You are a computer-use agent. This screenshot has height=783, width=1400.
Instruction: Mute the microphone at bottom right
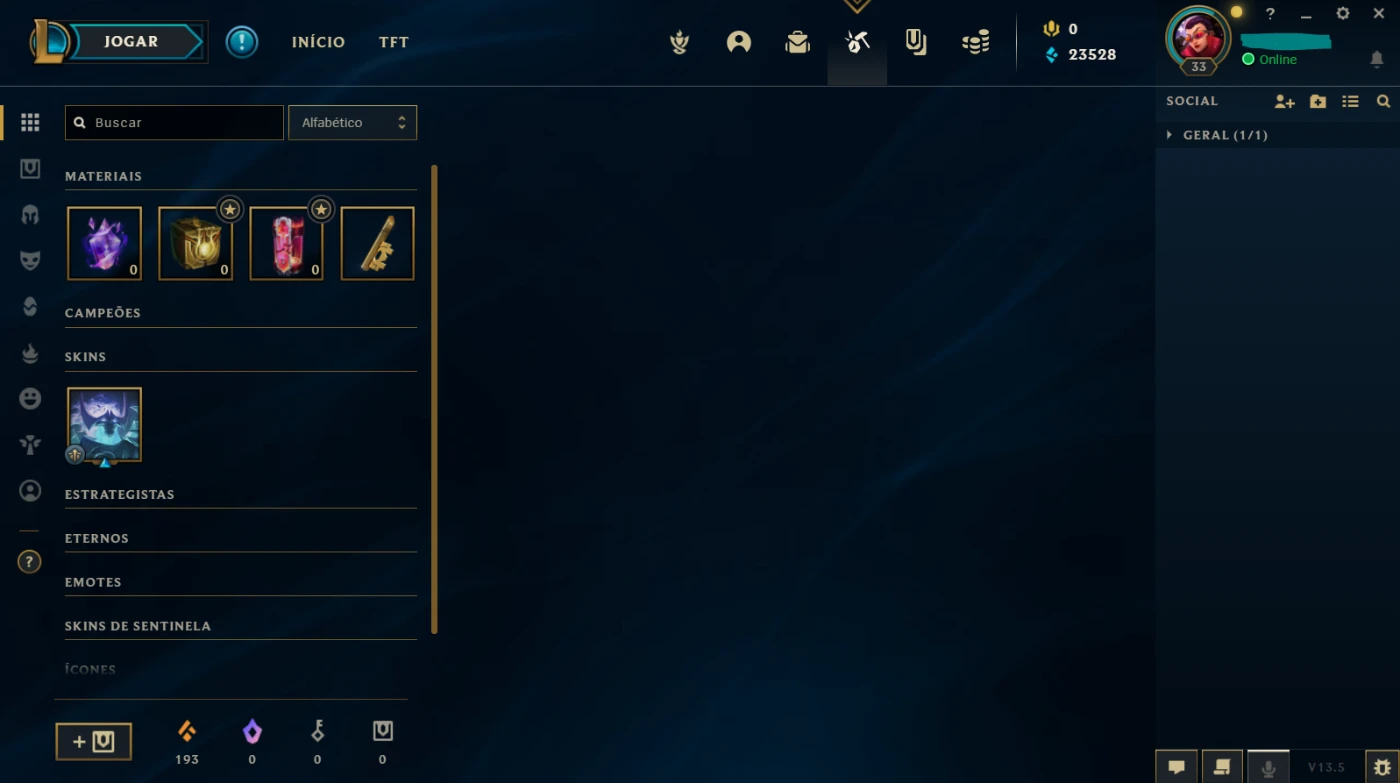(x=1268, y=766)
